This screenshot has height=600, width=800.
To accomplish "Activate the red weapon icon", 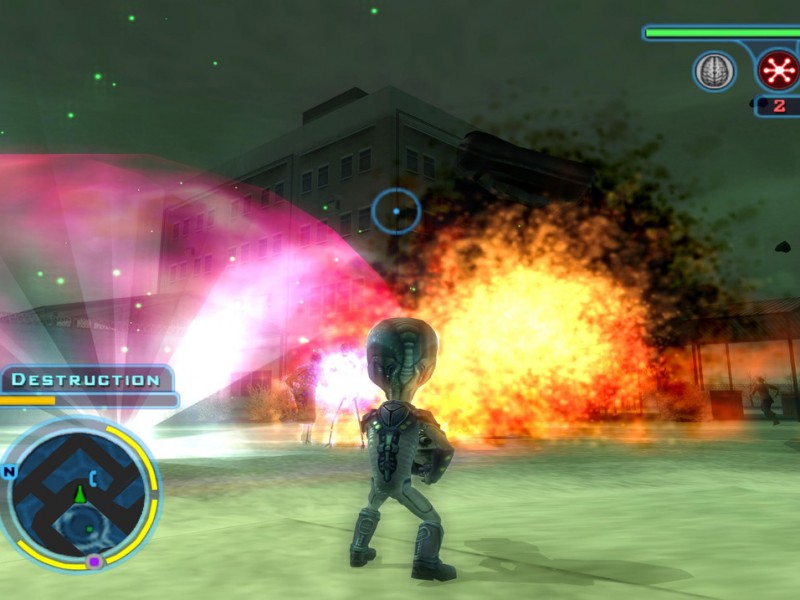I will (x=776, y=70).
